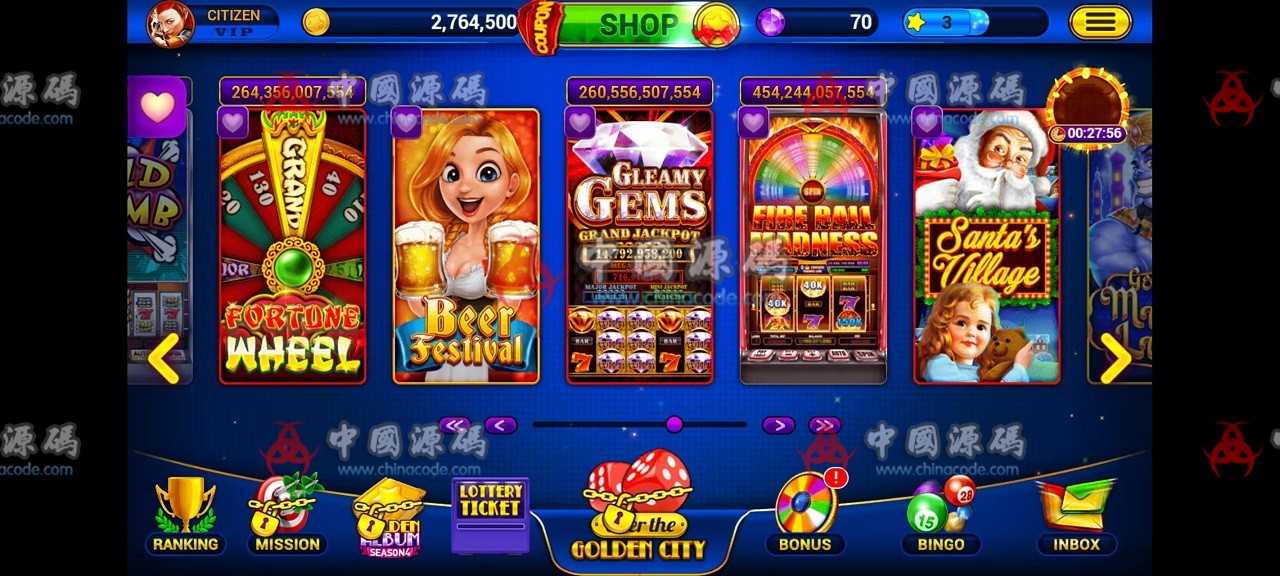Viewport: 1280px width, 576px height.
Task: Open the Golden Album Season 4
Action: [x=388, y=516]
